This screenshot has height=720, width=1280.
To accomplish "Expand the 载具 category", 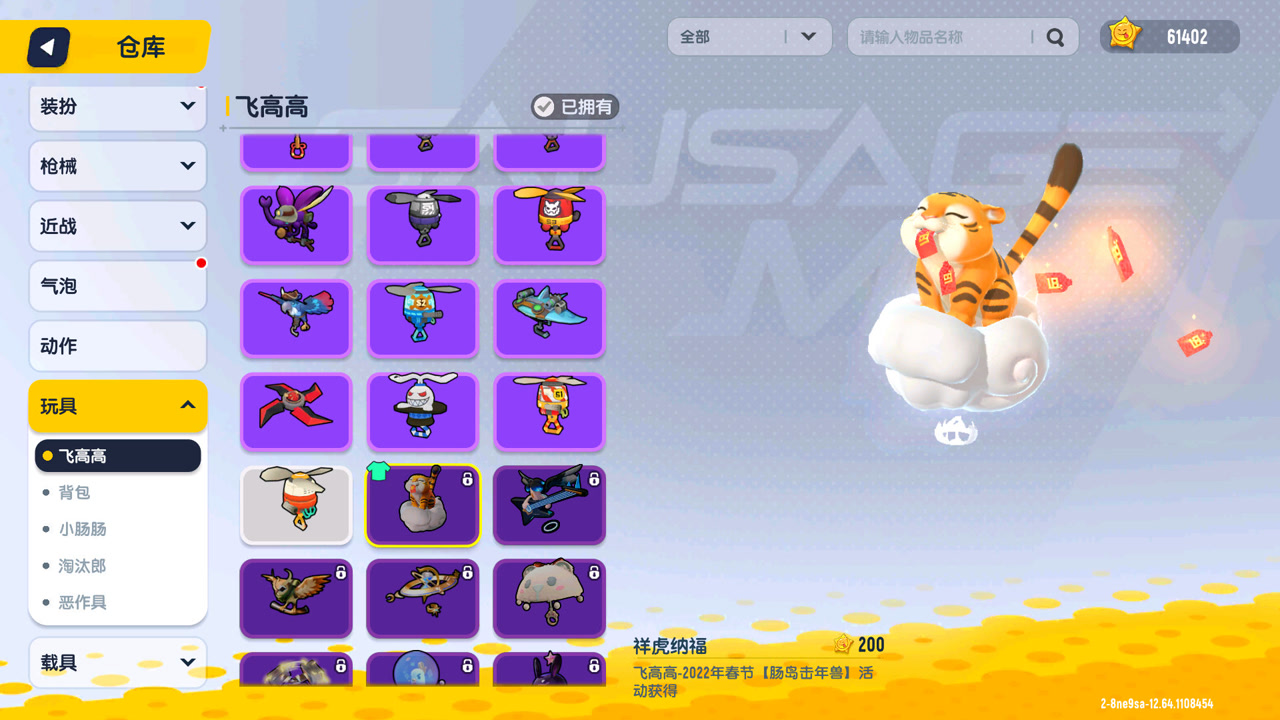I will point(118,662).
